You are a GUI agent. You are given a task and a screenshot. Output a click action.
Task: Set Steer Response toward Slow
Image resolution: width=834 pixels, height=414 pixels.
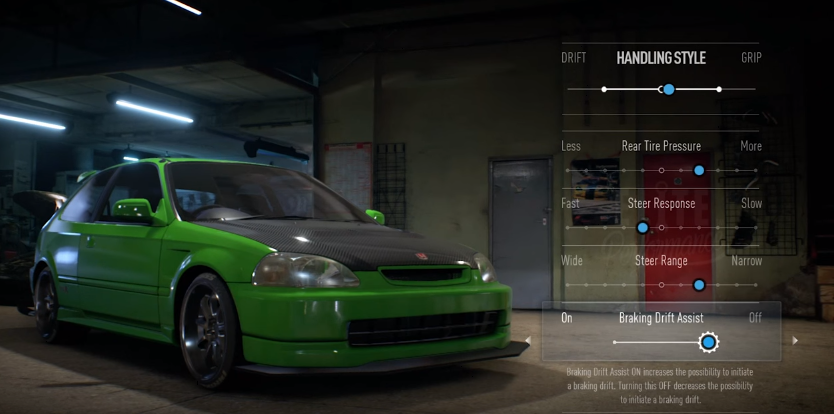[751, 204]
